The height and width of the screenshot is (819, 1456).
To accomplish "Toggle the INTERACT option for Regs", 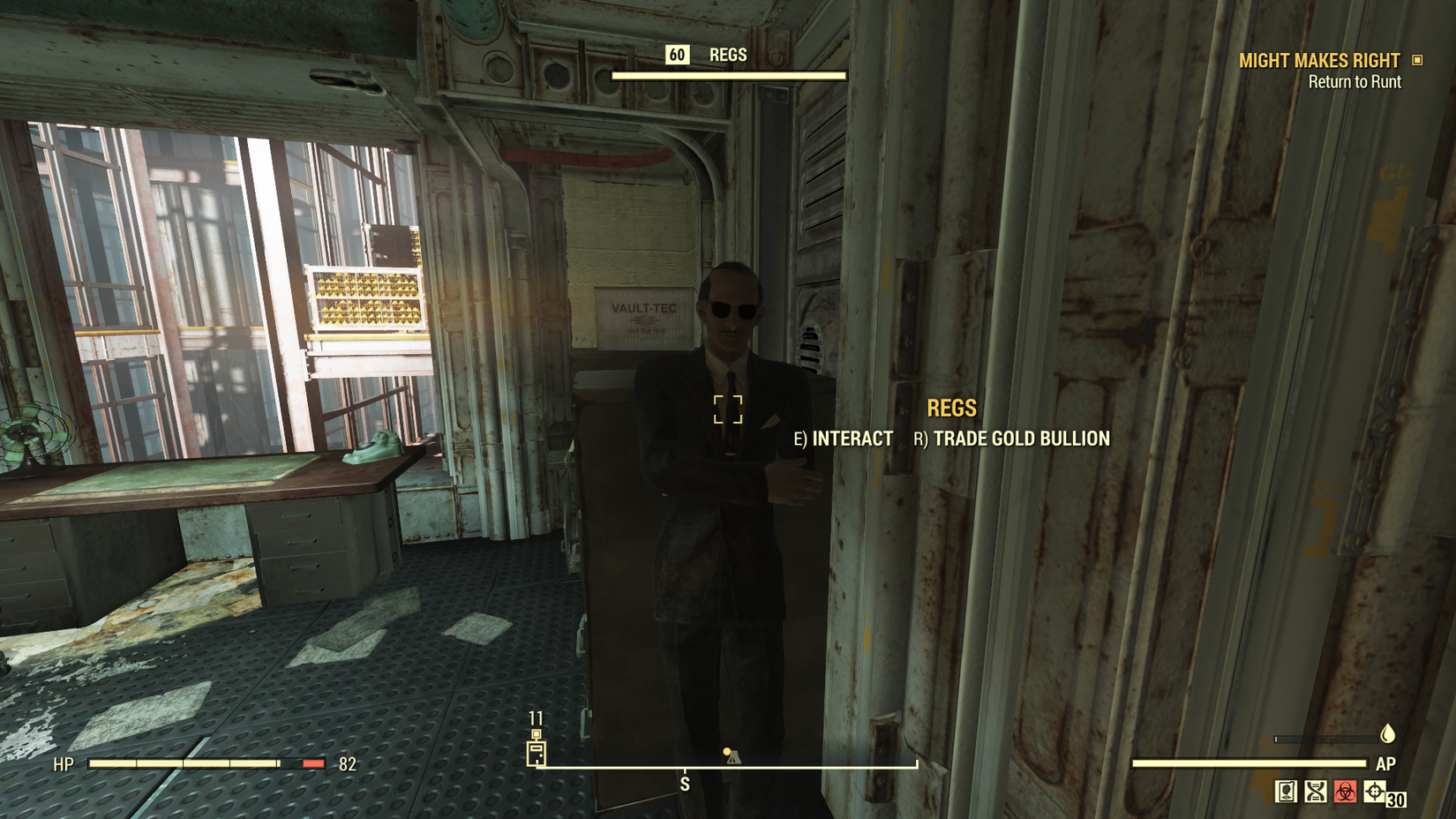I will coord(844,439).
